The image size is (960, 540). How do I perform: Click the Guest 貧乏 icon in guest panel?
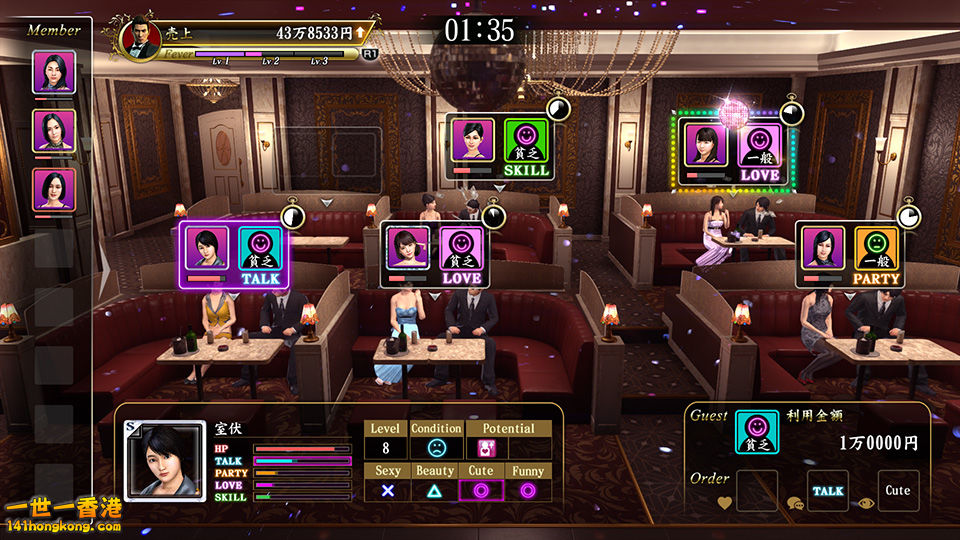(757, 432)
